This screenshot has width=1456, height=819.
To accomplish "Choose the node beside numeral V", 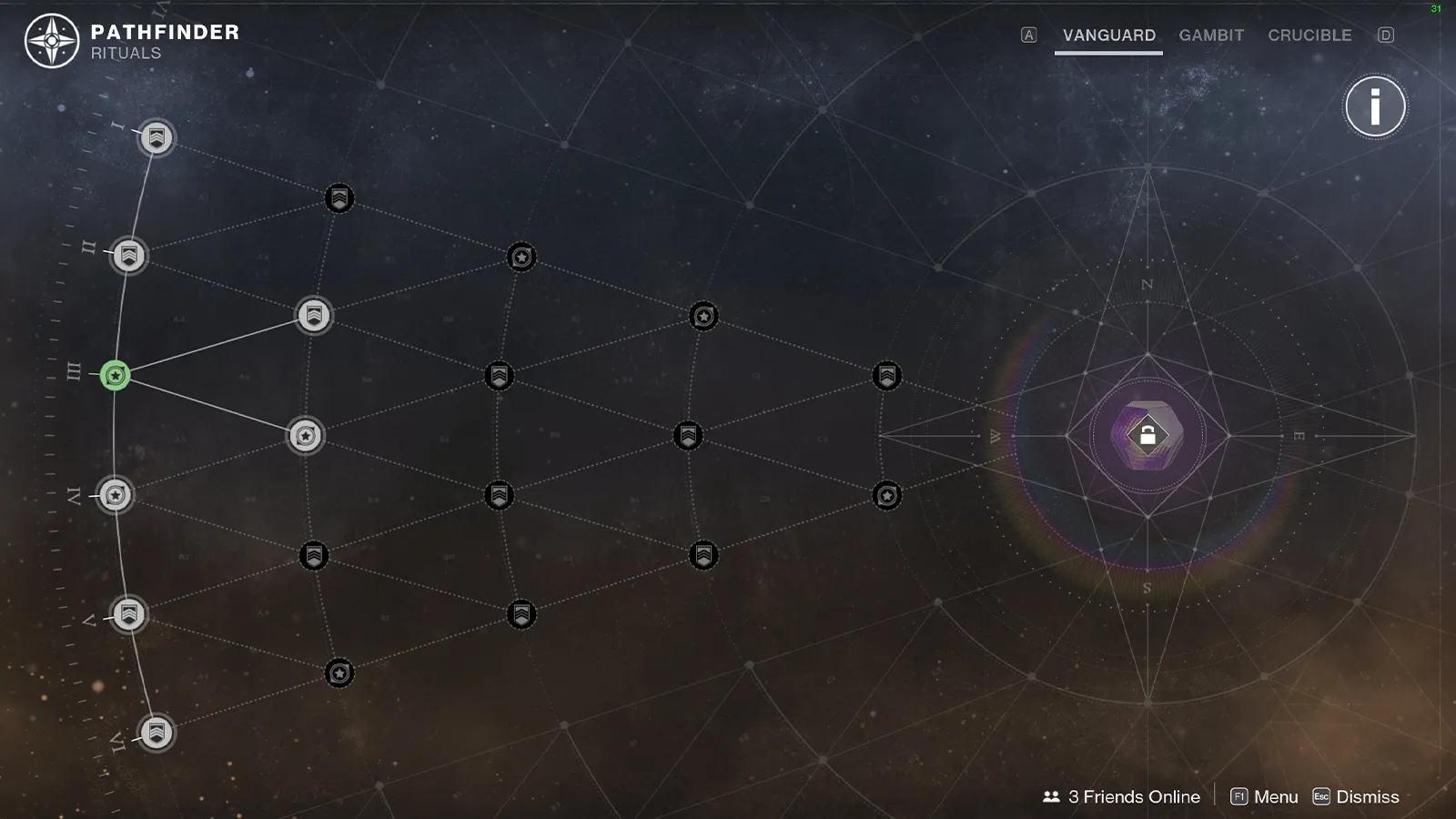I will (x=129, y=614).
